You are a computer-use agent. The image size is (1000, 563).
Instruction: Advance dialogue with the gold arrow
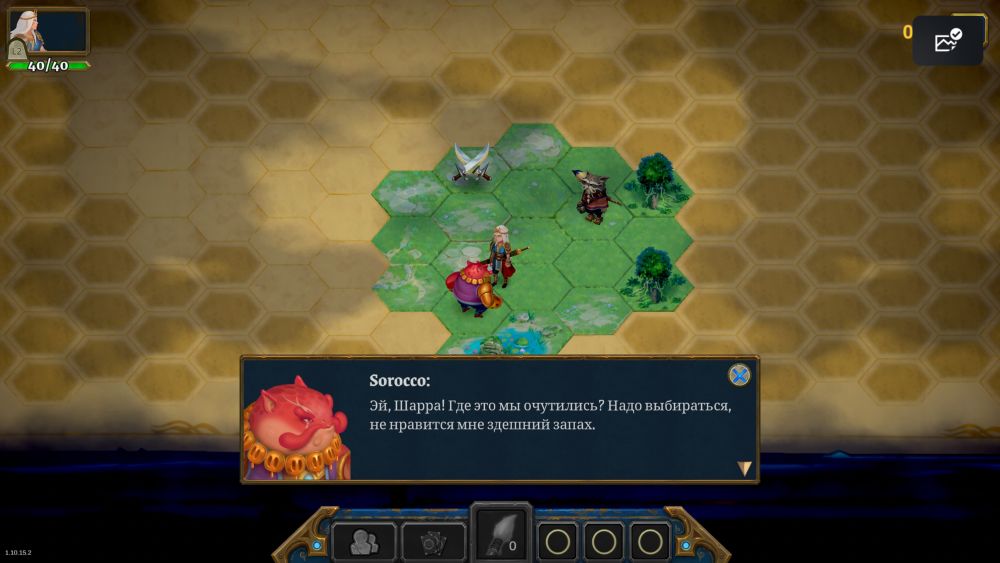coord(744,468)
